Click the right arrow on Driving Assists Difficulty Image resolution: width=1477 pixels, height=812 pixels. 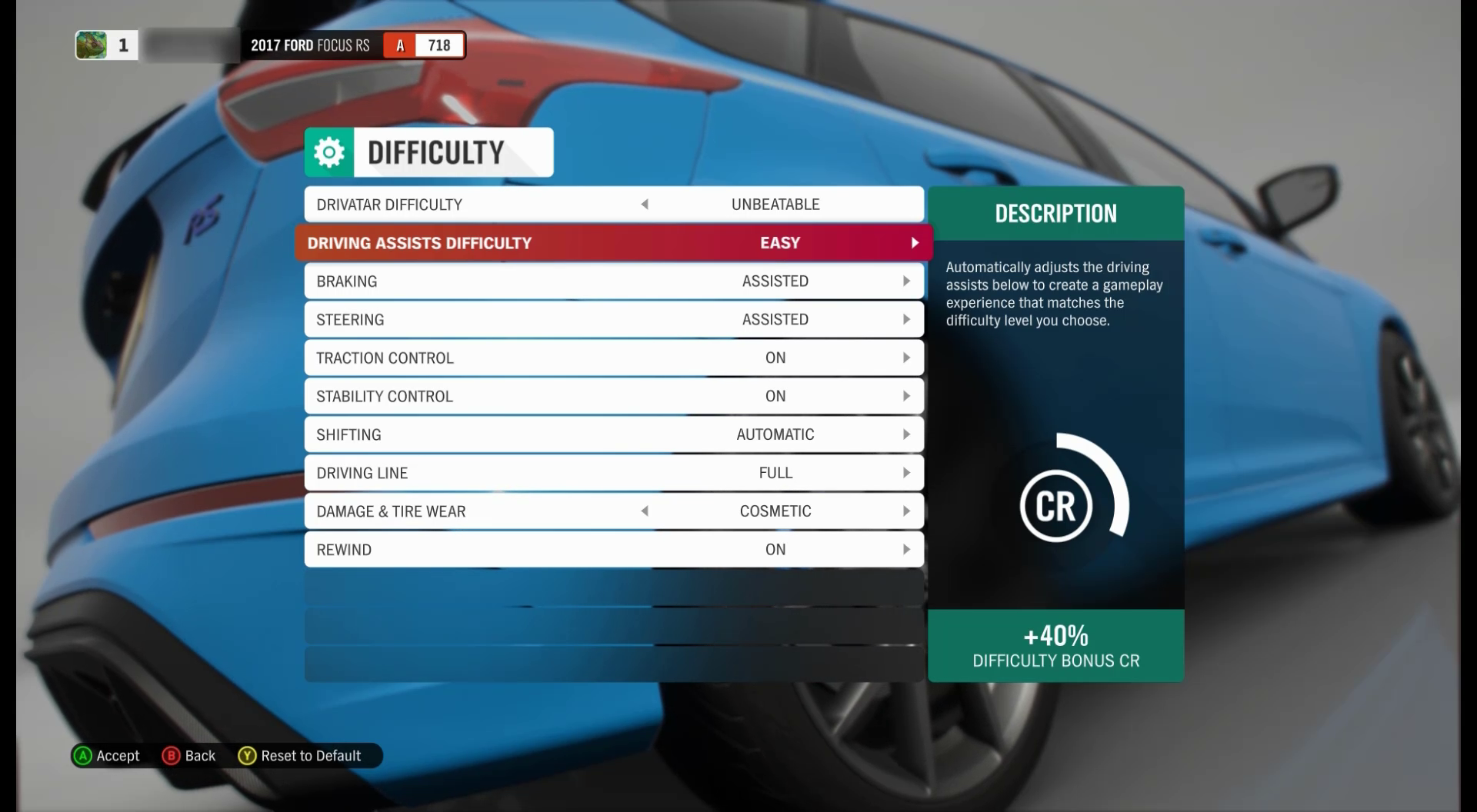[x=915, y=242]
